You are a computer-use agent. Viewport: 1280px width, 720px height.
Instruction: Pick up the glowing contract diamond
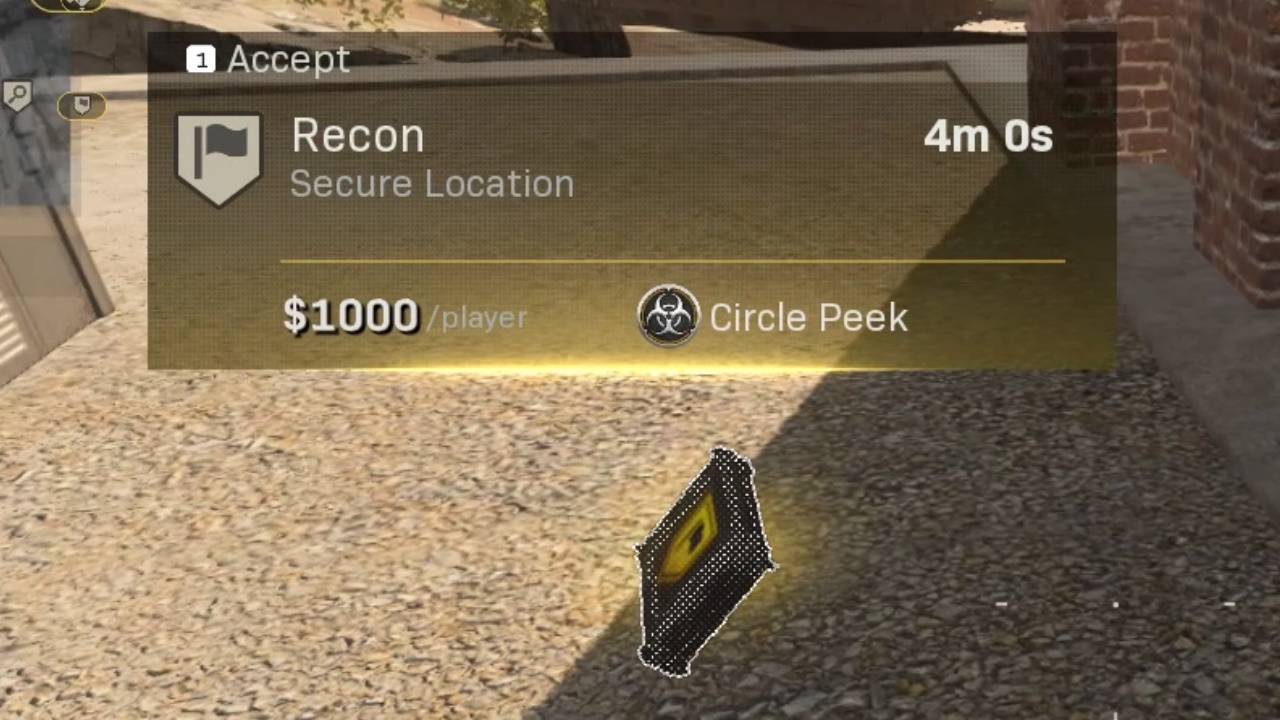click(706, 562)
